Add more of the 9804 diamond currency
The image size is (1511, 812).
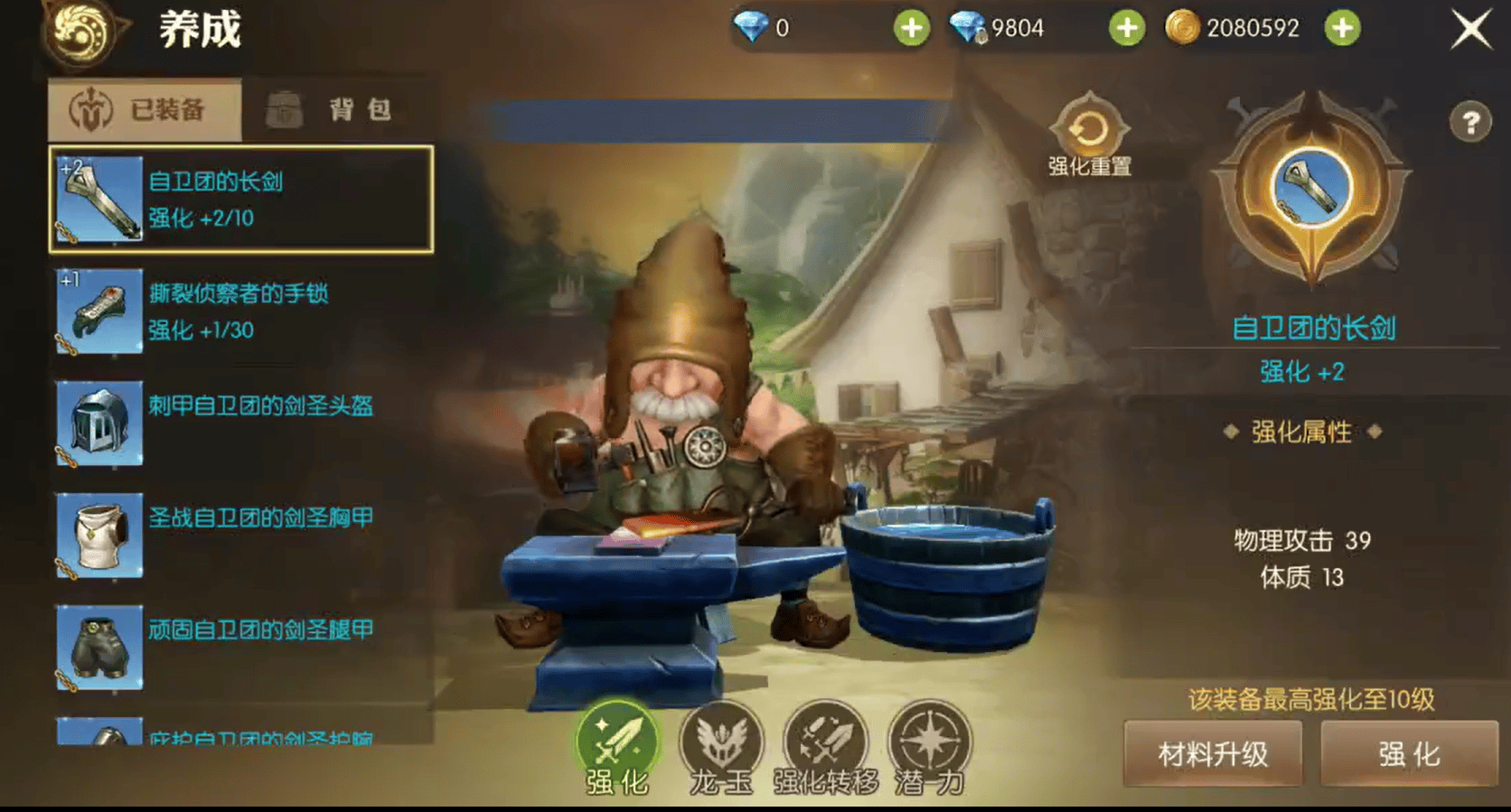click(1127, 29)
